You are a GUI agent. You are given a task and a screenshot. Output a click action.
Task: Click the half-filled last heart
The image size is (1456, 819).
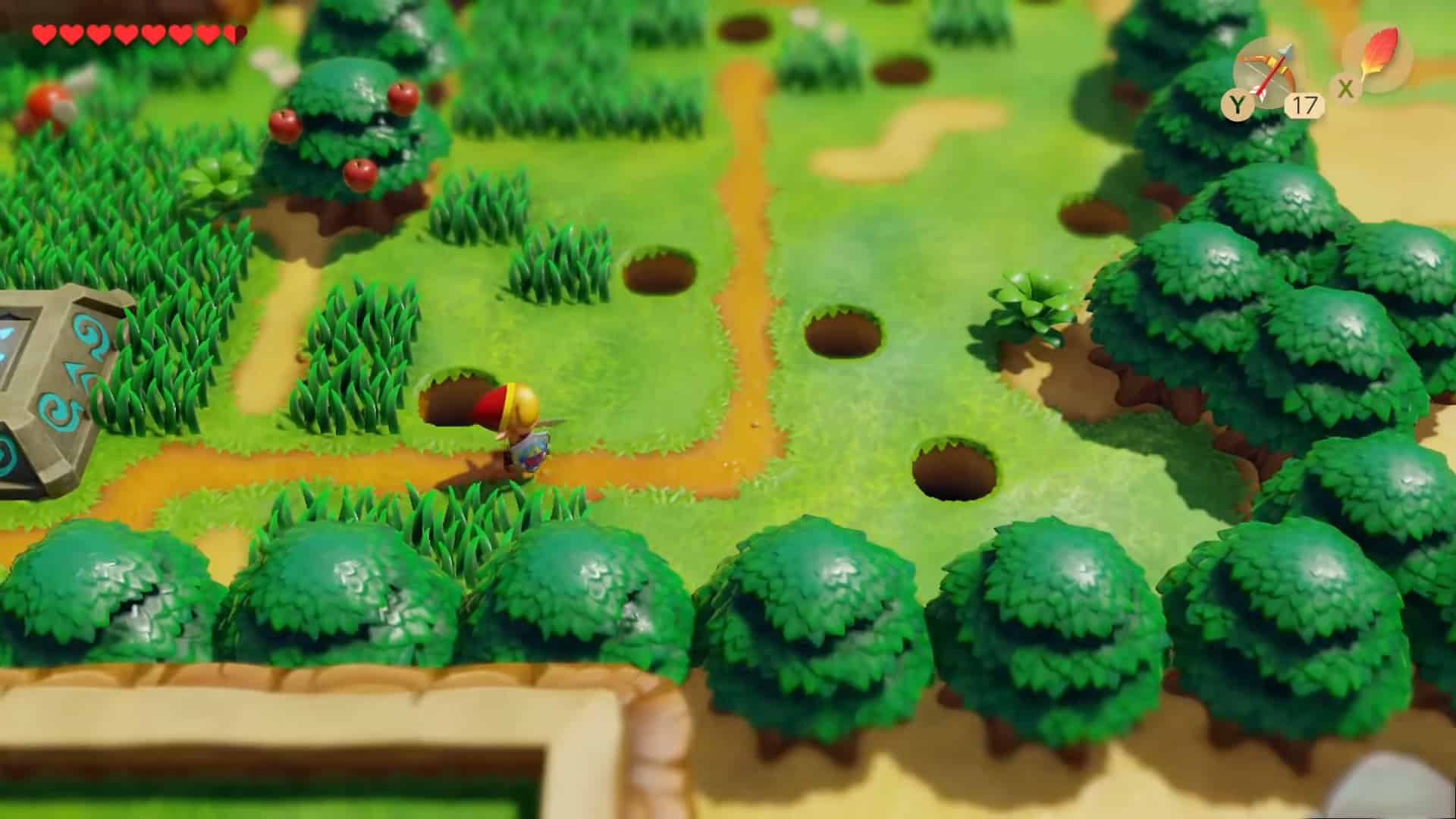pyautogui.click(x=235, y=34)
